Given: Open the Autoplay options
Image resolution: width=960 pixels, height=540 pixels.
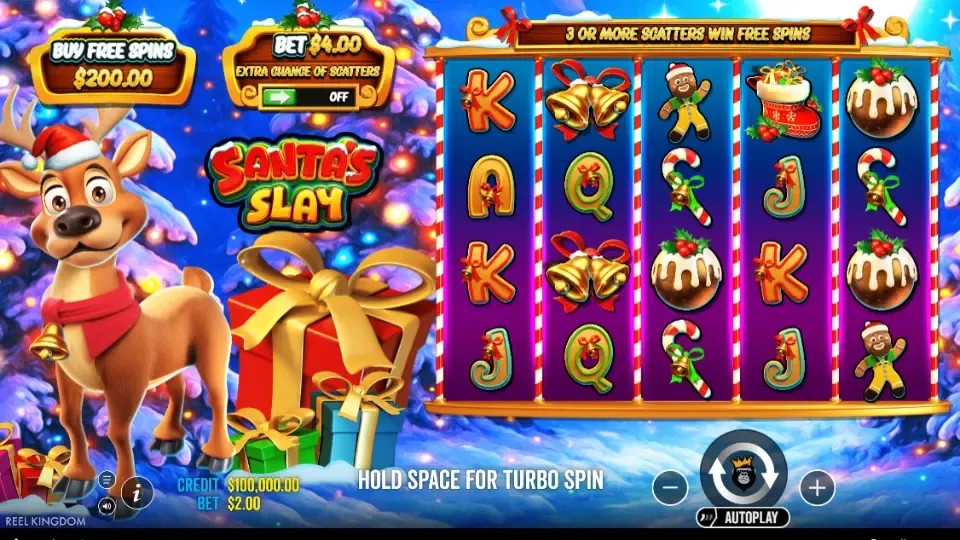Looking at the screenshot, I should tap(743, 517).
